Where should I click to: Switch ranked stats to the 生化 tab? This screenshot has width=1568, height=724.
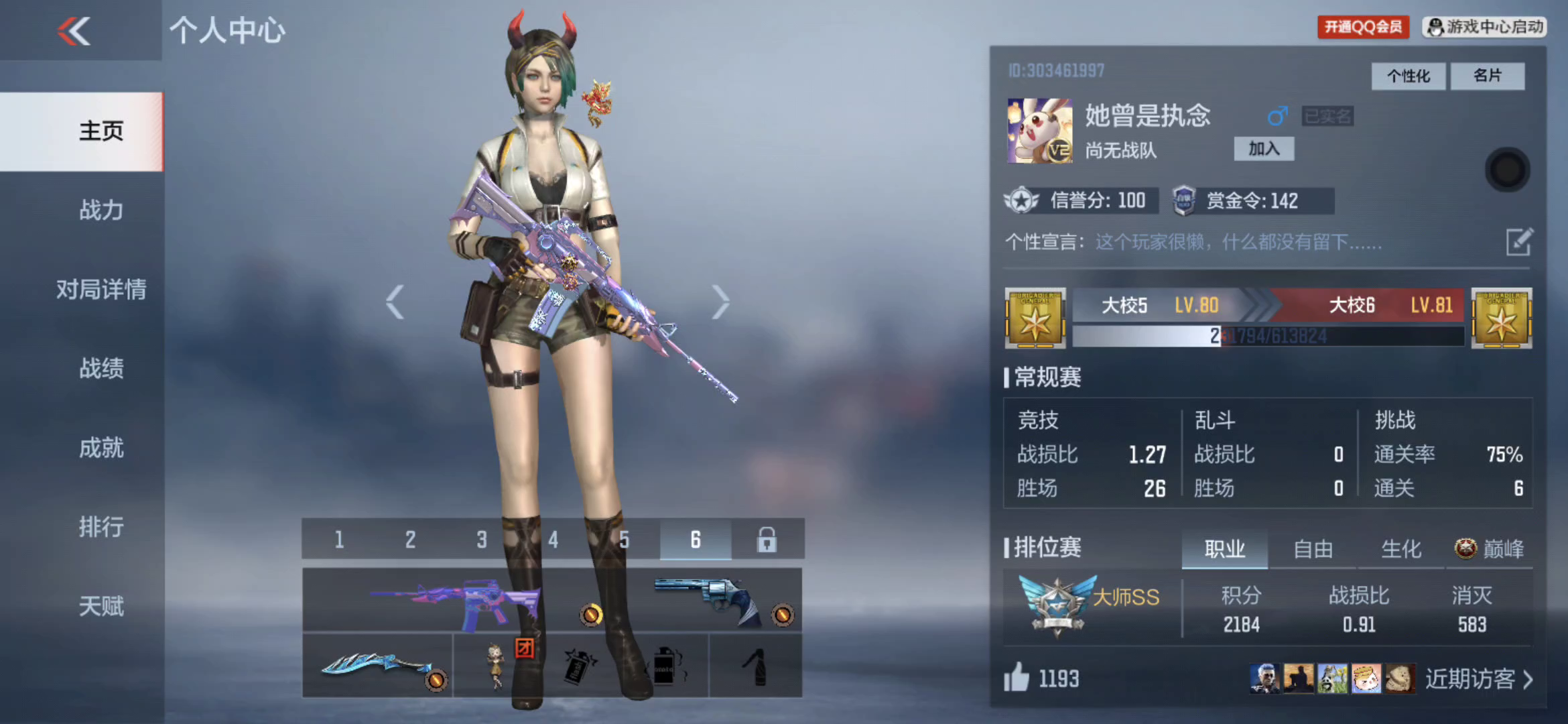pyautogui.click(x=1400, y=549)
